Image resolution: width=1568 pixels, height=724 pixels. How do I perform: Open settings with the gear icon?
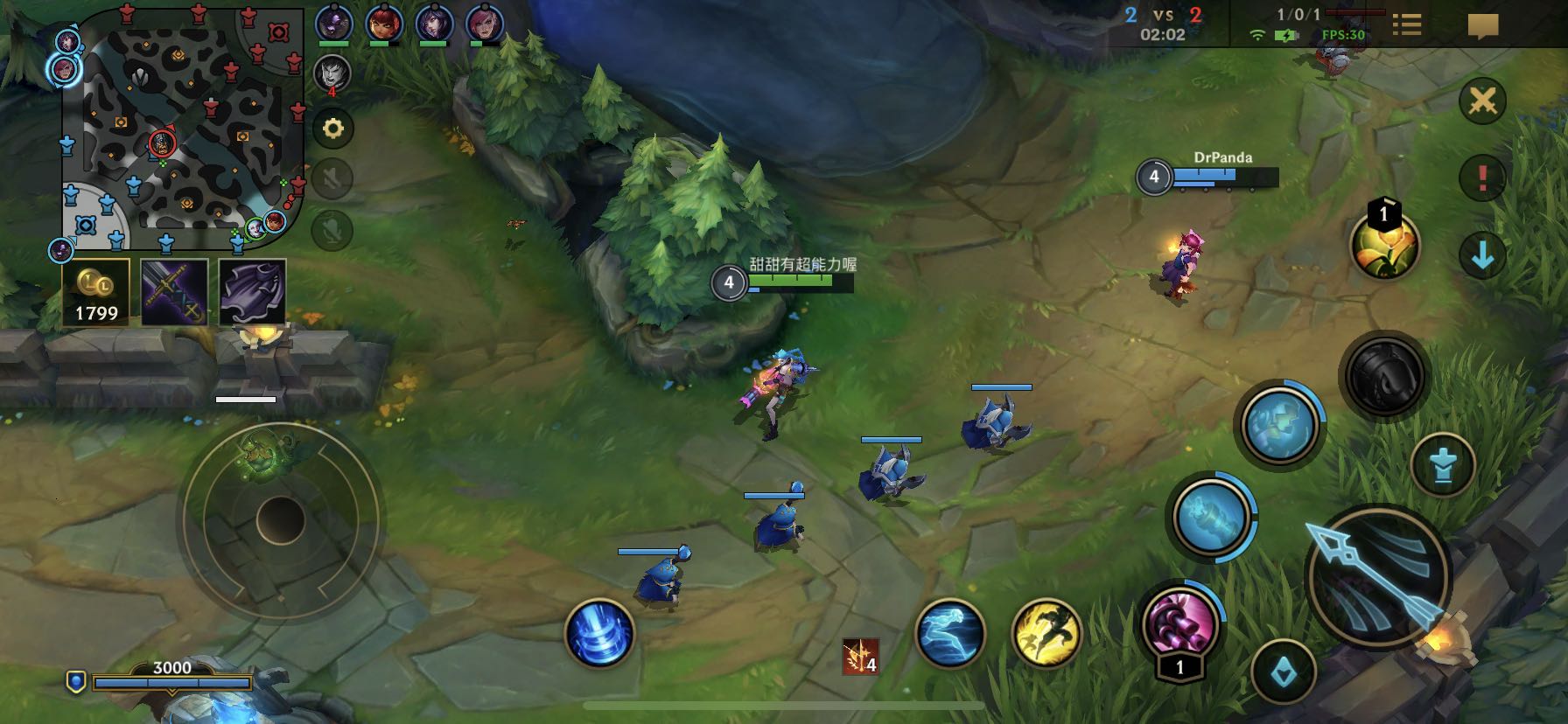tap(332, 129)
